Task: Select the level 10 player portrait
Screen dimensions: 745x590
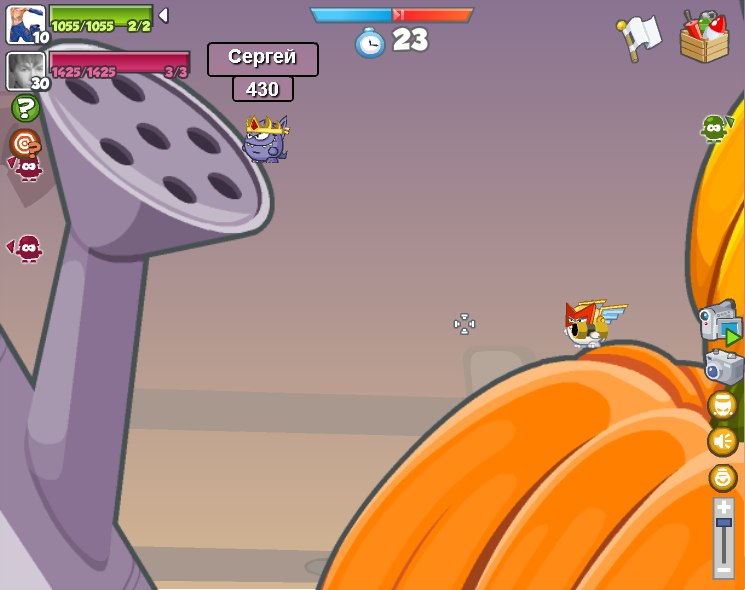Action: [25, 25]
